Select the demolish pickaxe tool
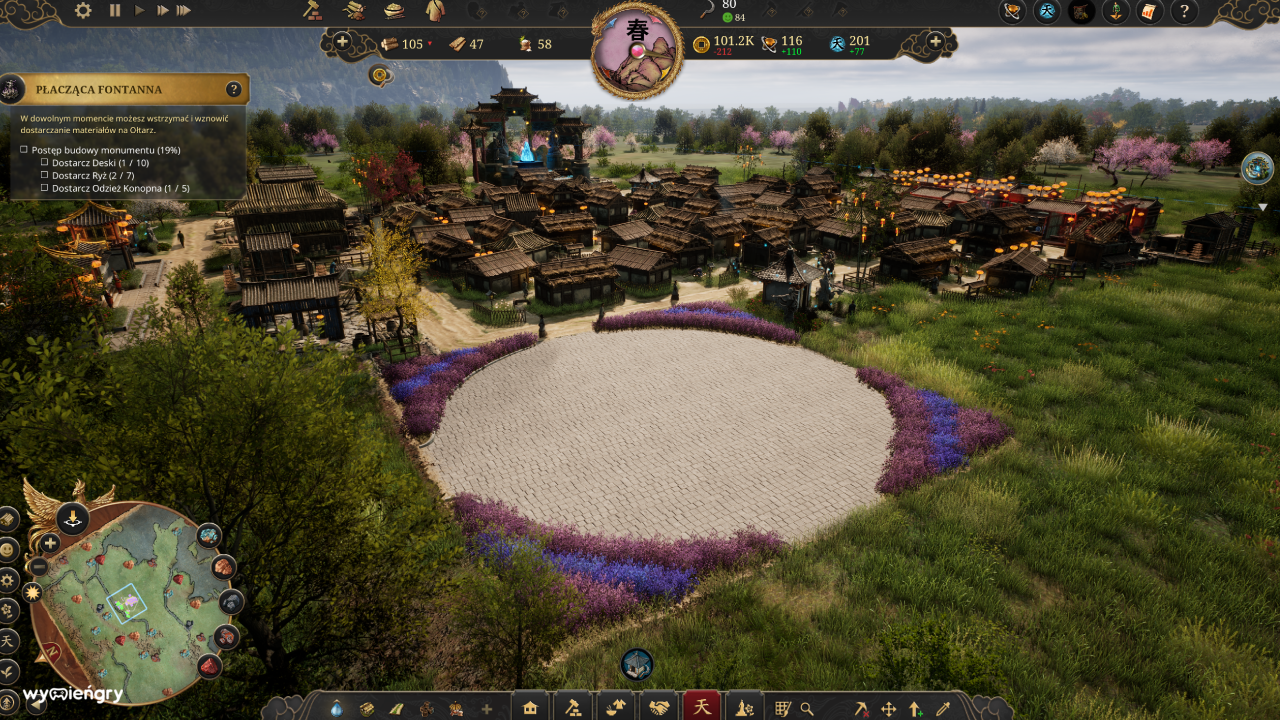 click(x=862, y=708)
